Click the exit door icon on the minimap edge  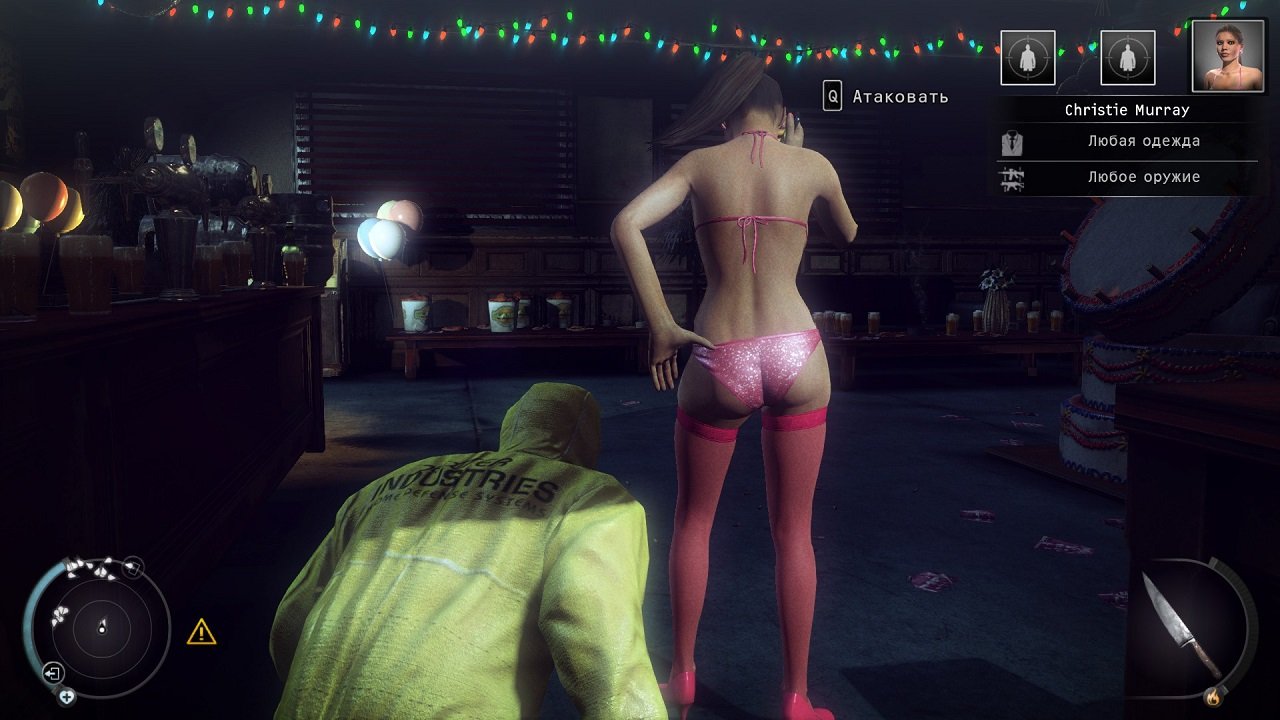point(52,672)
